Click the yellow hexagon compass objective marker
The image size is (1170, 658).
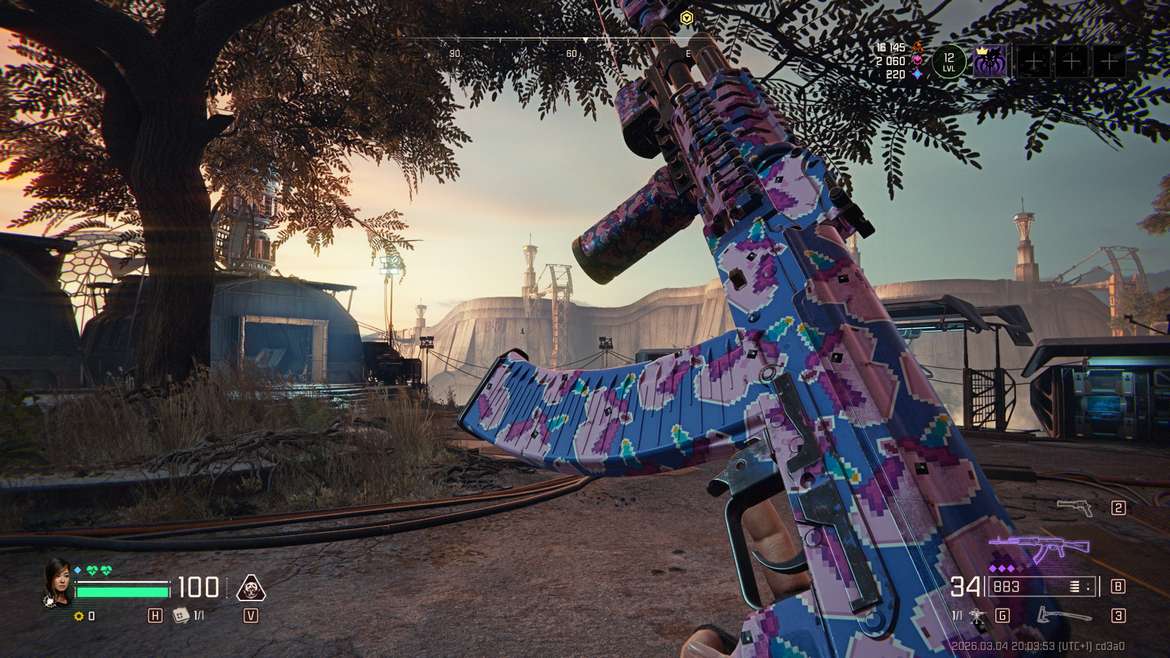(686, 17)
